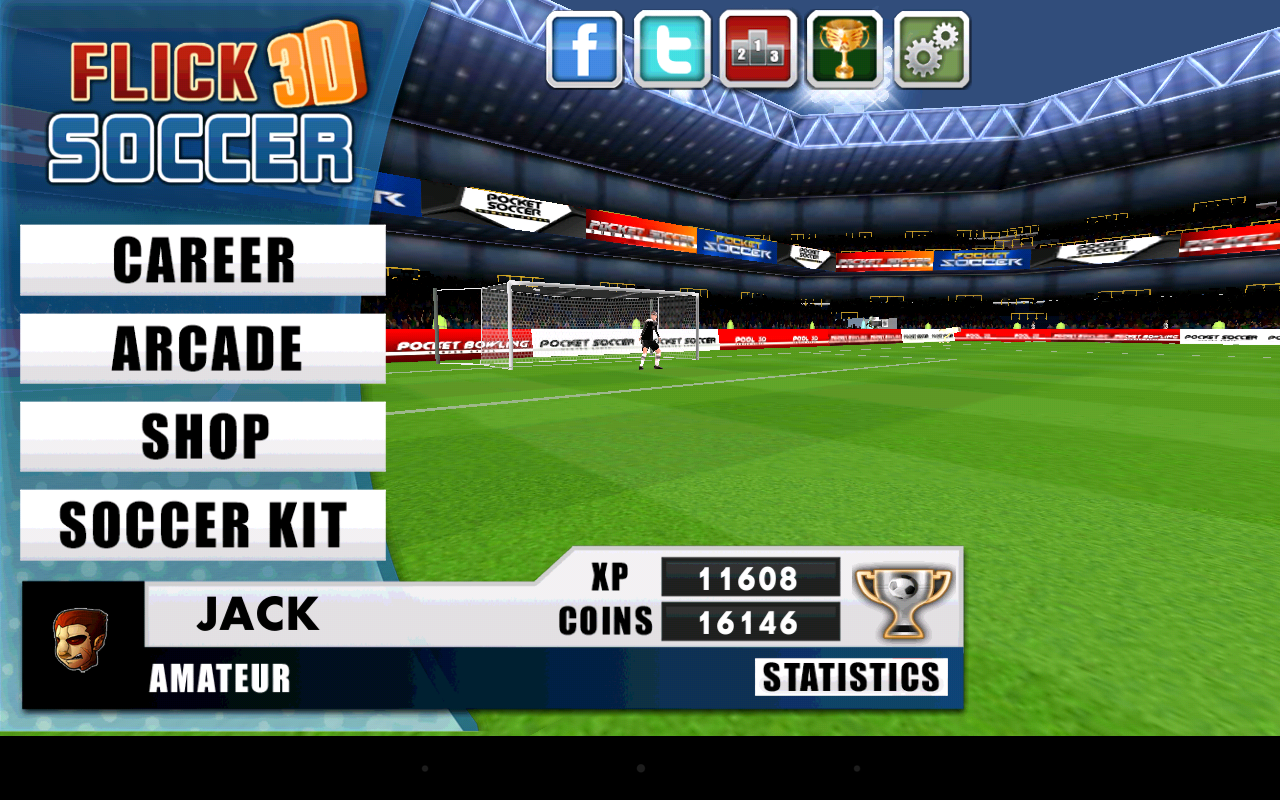View player Statistics
This screenshot has height=800, width=1280.
(x=853, y=676)
